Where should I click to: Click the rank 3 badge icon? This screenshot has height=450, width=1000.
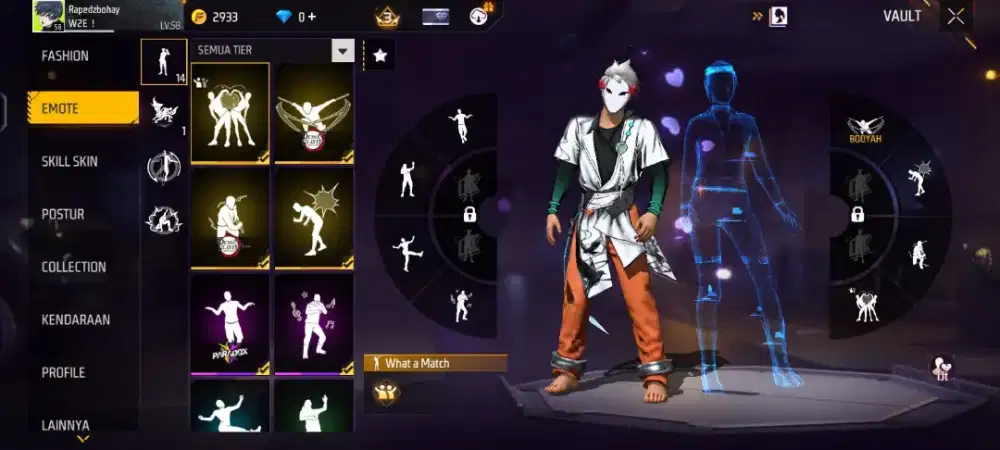[x=387, y=17]
